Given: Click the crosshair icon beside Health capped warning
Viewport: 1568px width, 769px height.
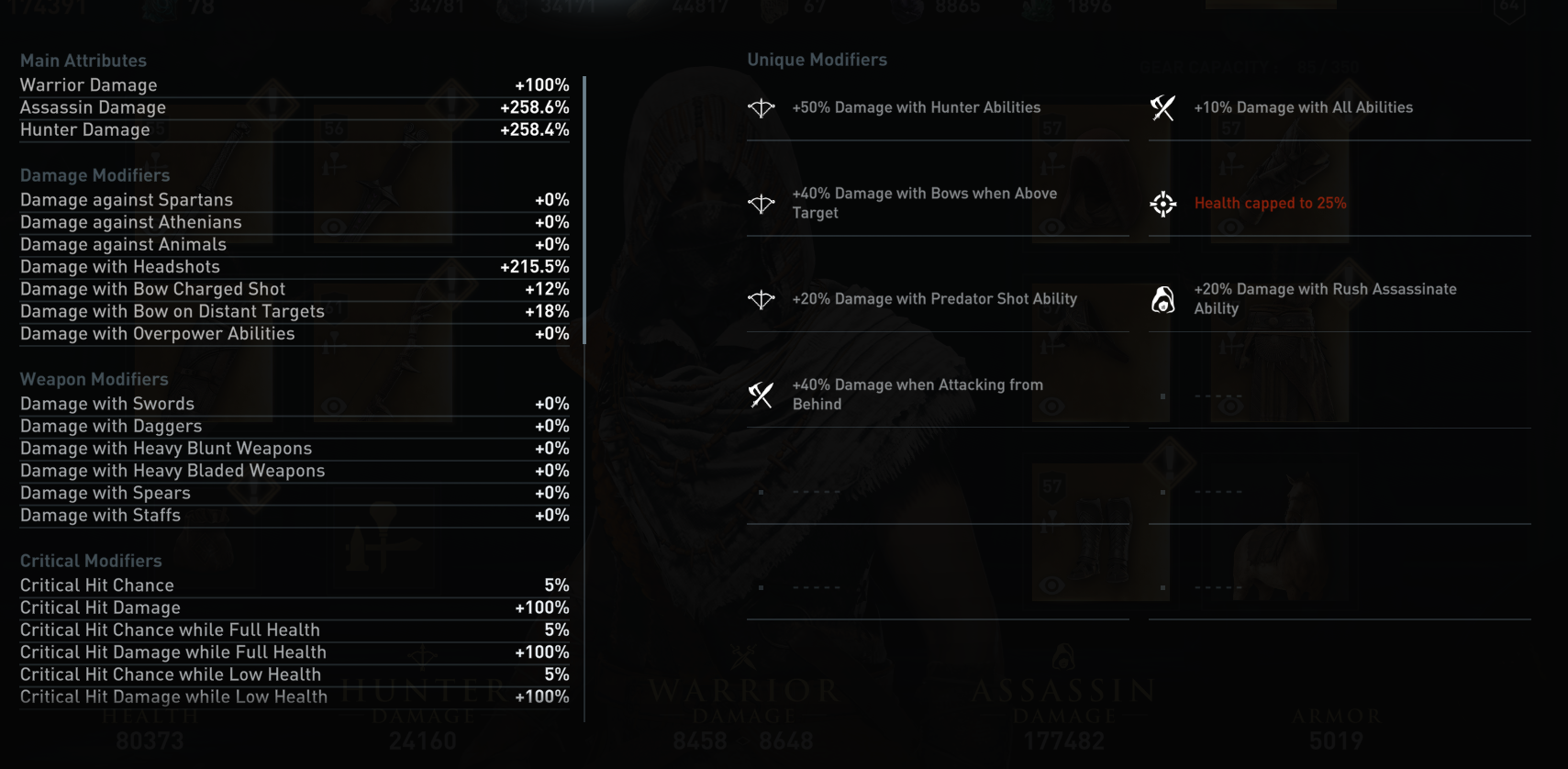Looking at the screenshot, I should pyautogui.click(x=1163, y=204).
